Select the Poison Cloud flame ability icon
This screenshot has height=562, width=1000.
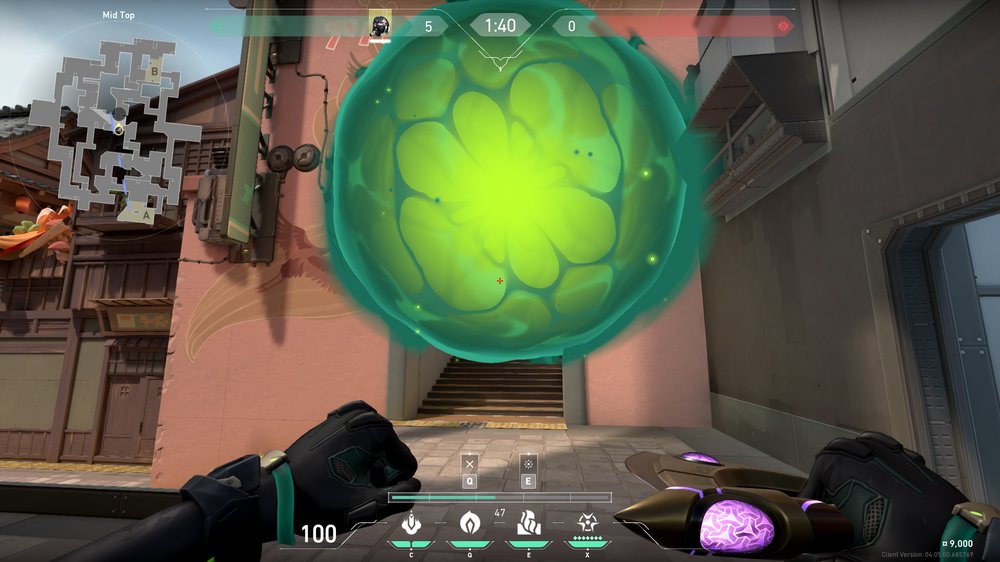click(468, 523)
